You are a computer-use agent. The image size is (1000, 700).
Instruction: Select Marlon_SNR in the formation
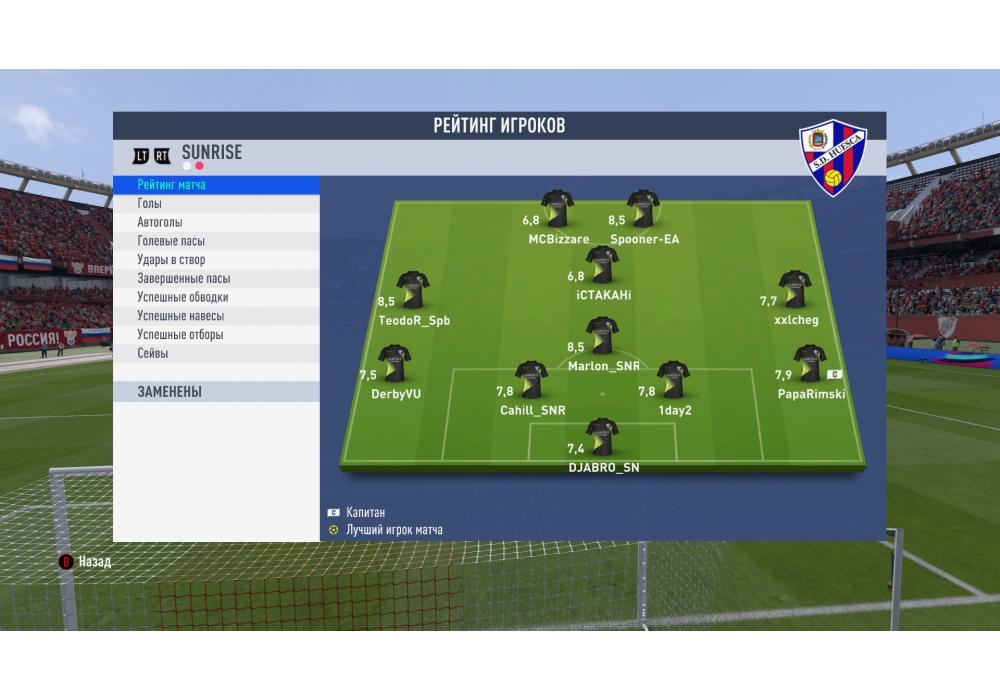click(x=602, y=337)
